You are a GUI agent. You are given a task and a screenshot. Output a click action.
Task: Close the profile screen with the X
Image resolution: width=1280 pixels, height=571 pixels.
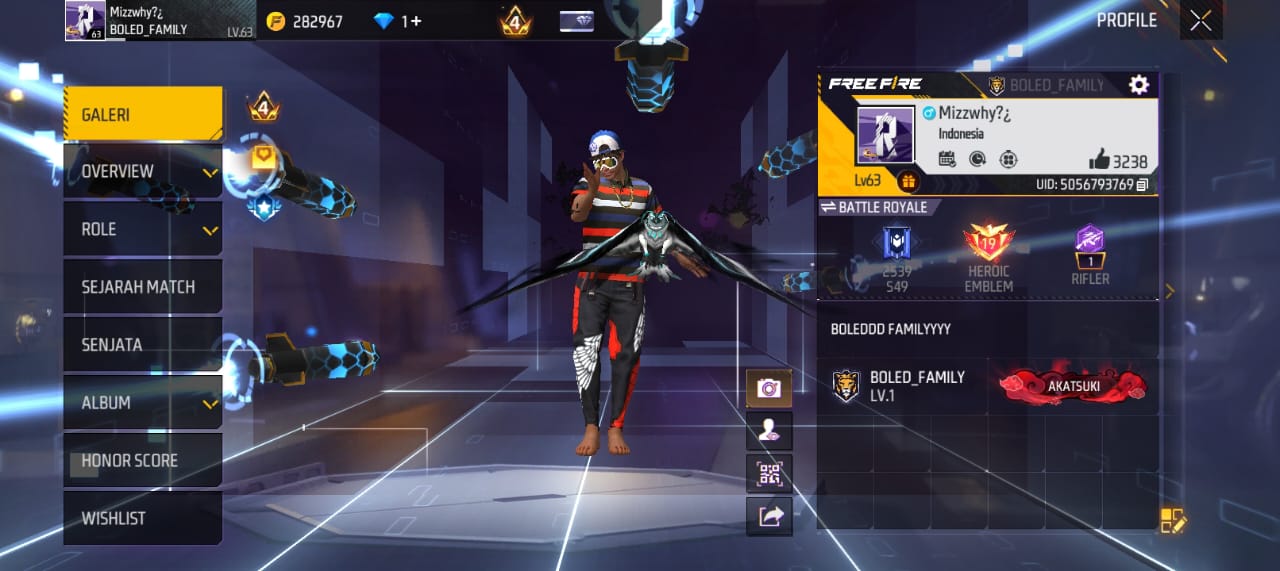coord(1200,21)
